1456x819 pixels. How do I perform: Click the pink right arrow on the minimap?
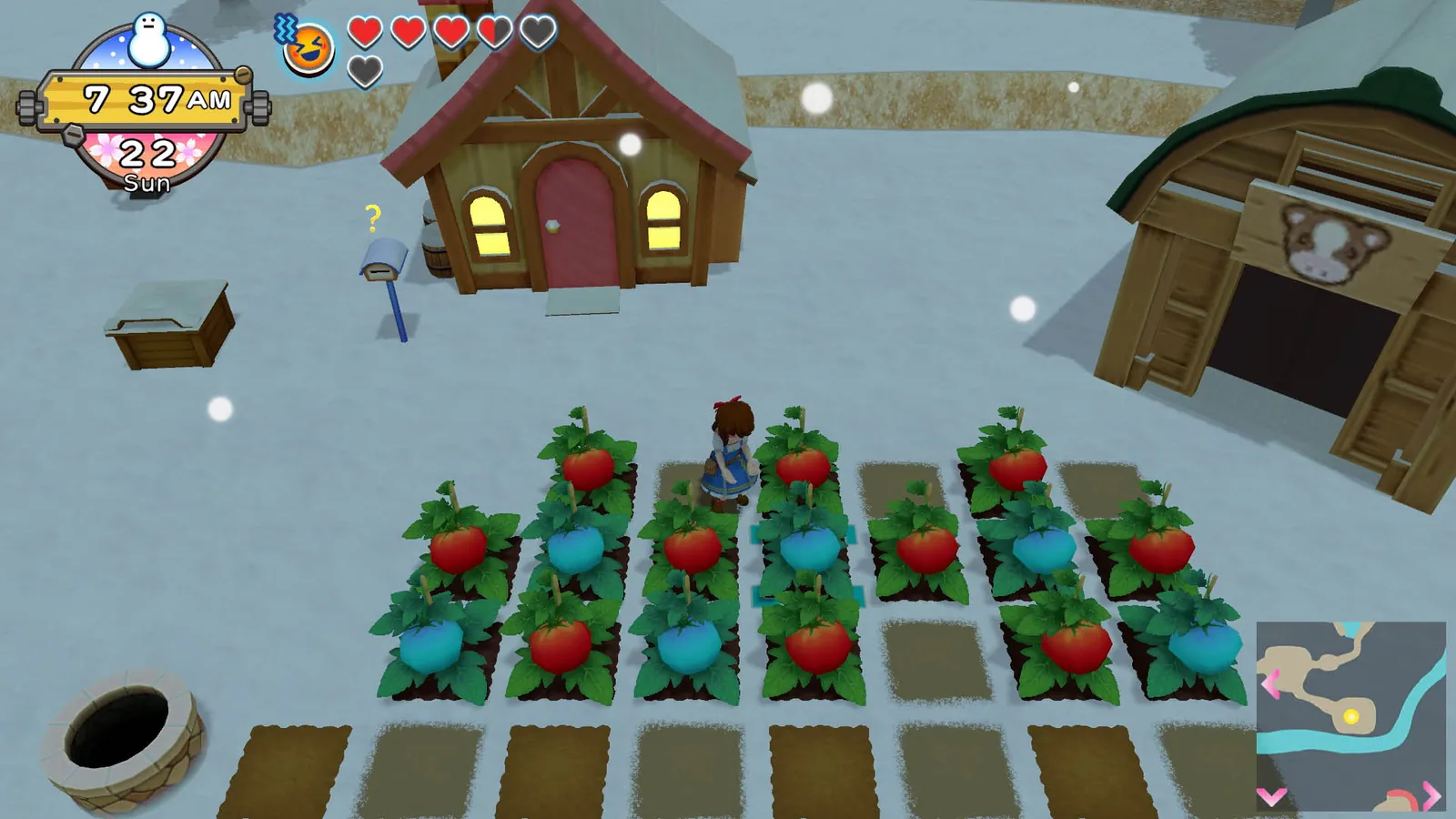[x=1430, y=795]
